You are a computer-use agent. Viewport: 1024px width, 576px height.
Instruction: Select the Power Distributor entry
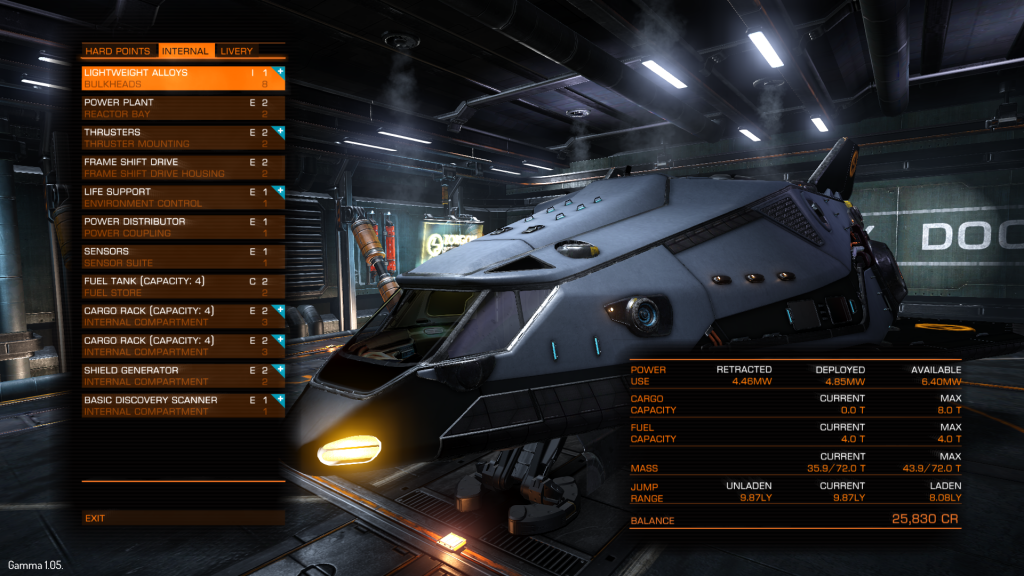pos(183,227)
